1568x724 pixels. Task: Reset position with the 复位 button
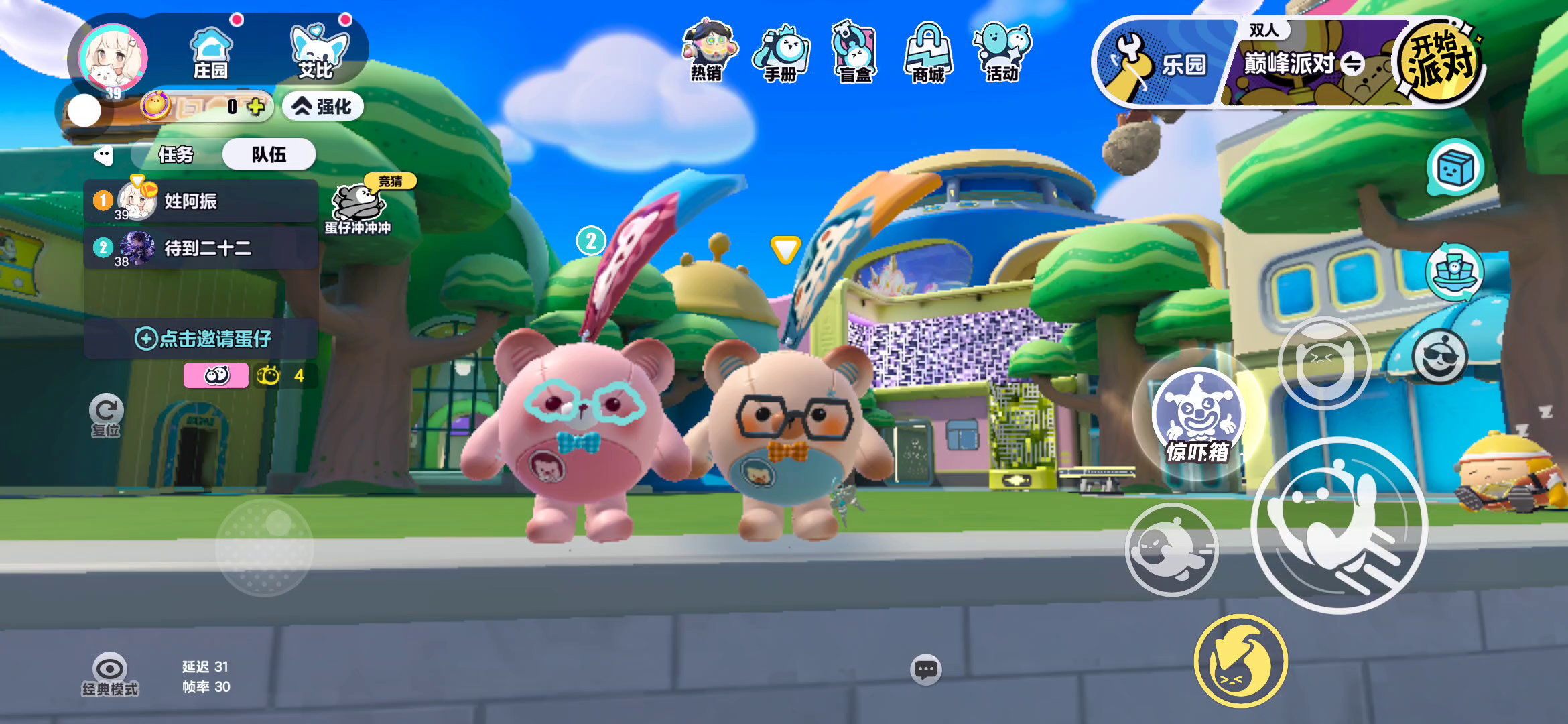point(106,416)
